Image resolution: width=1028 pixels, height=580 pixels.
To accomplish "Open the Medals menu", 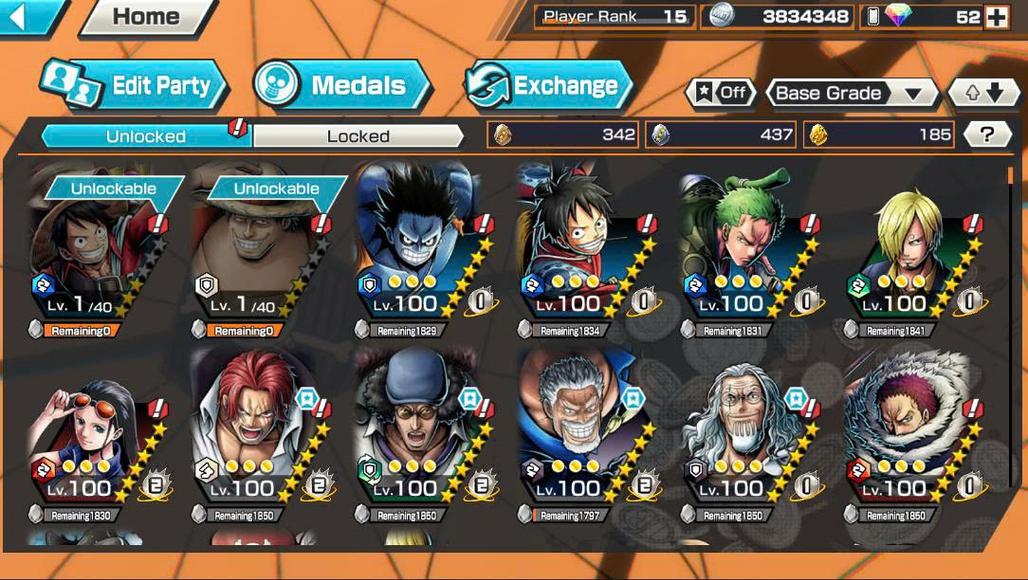I will tap(342, 86).
